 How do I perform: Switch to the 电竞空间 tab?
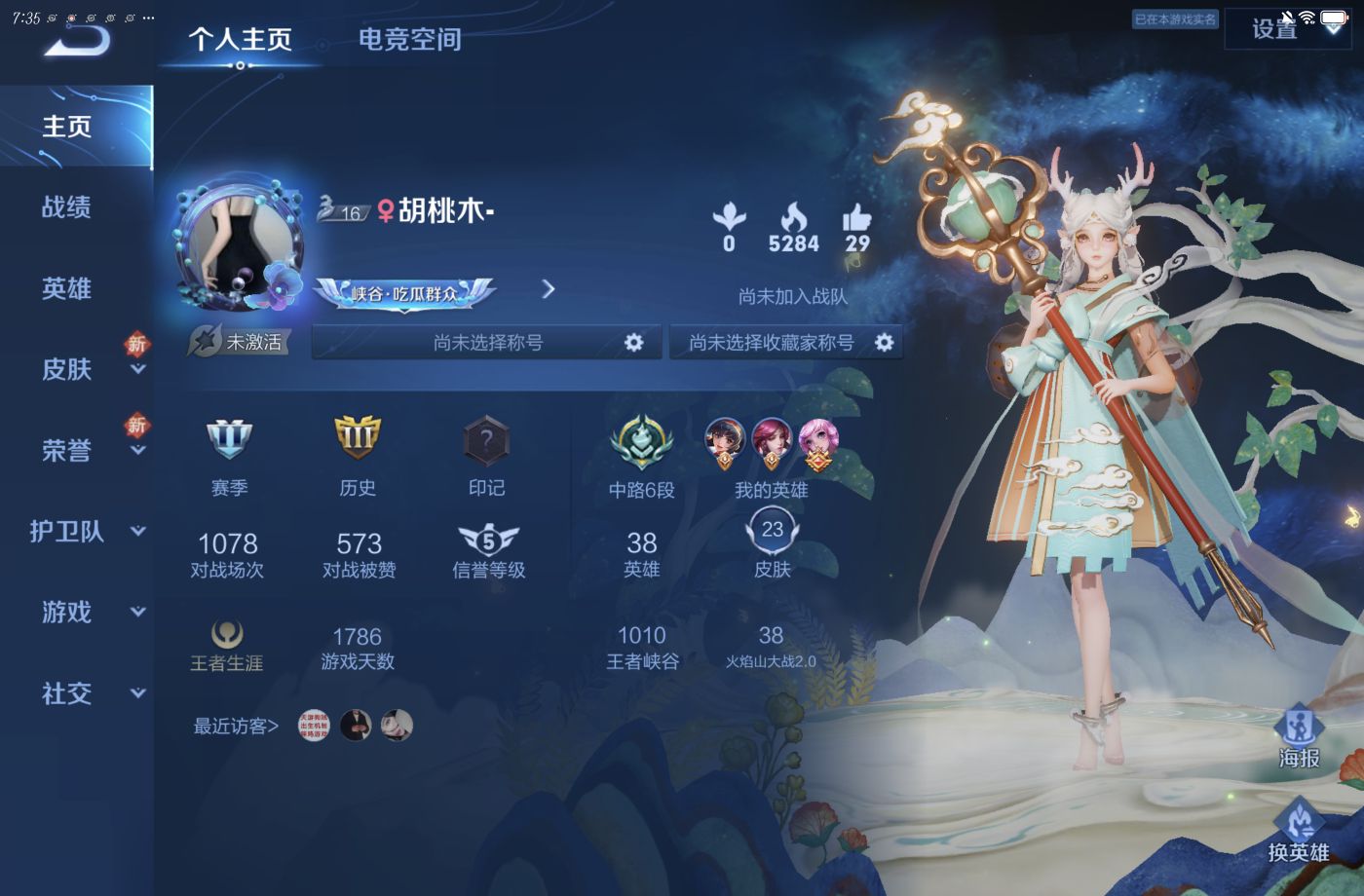[408, 40]
